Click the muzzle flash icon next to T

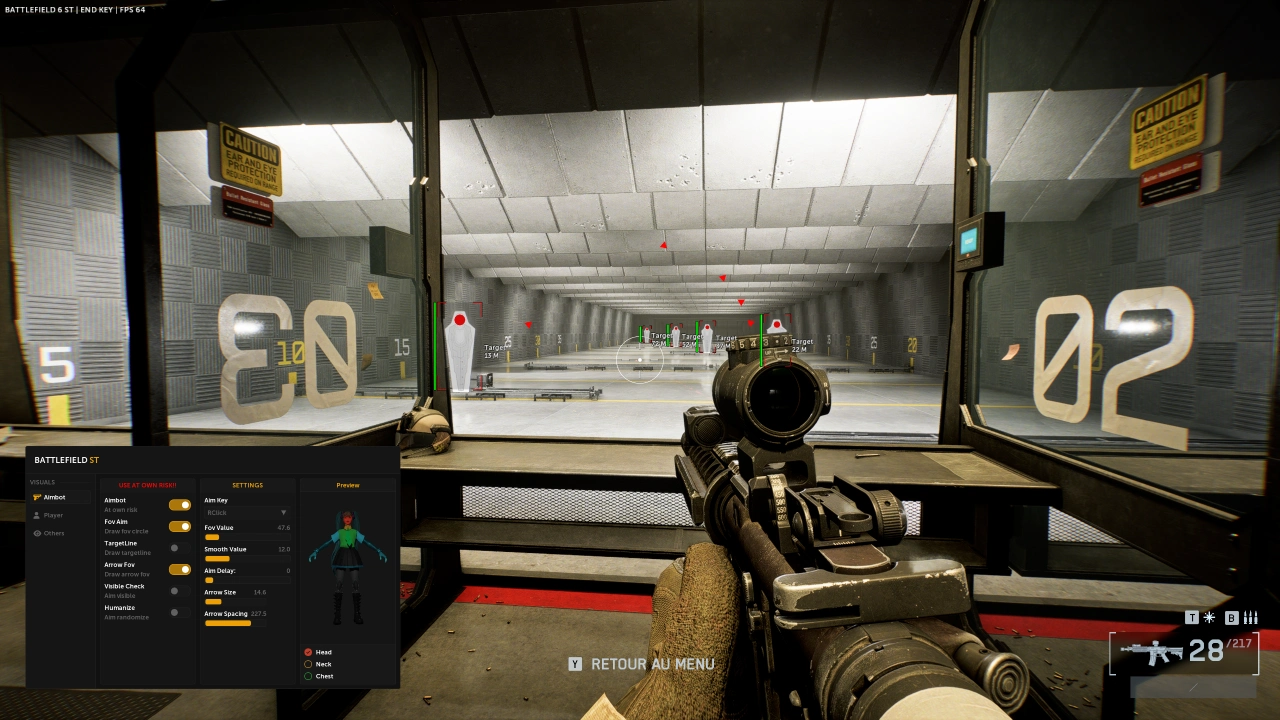pos(1209,617)
